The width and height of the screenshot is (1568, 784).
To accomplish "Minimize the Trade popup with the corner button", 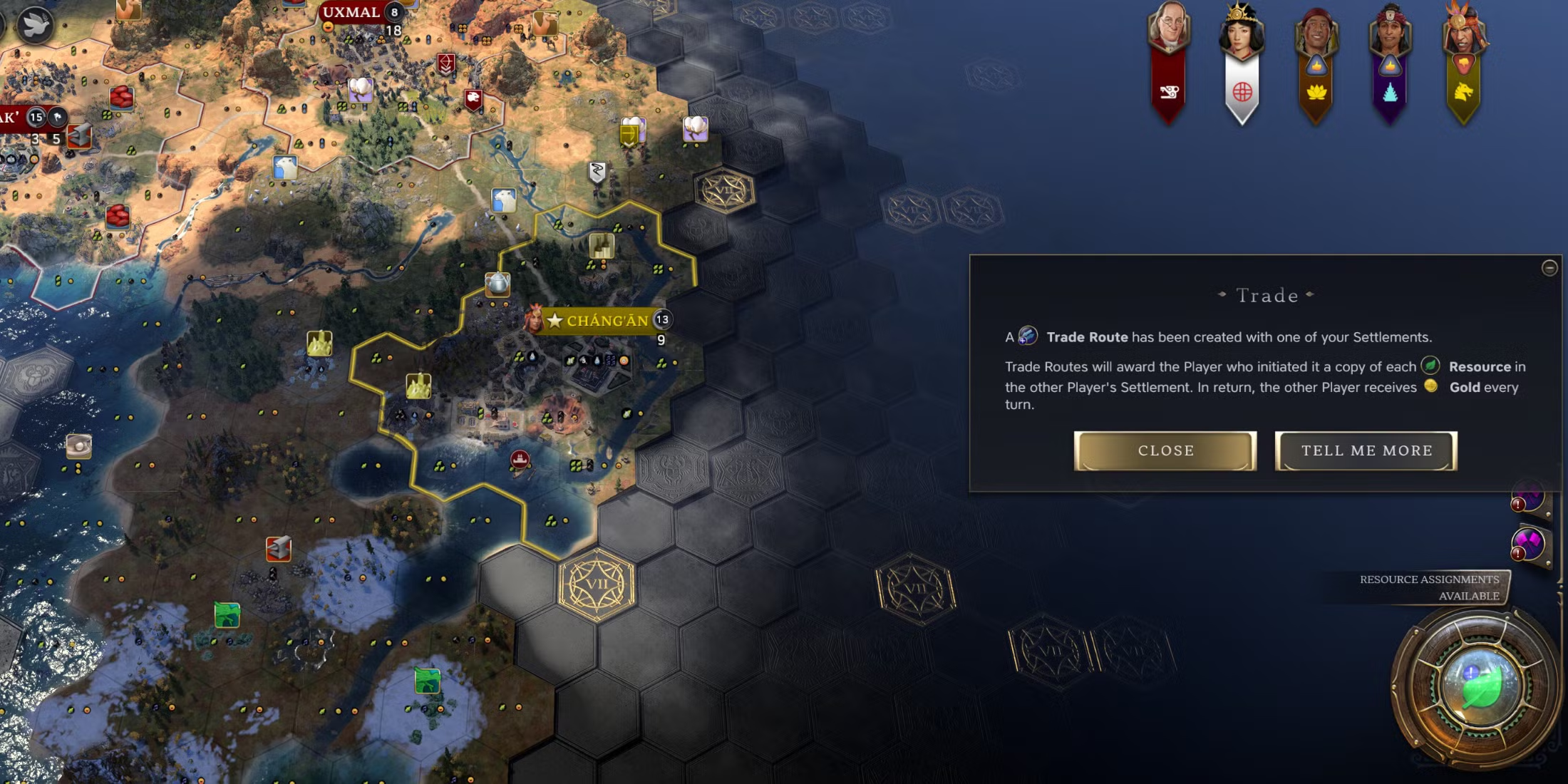I will (1549, 268).
